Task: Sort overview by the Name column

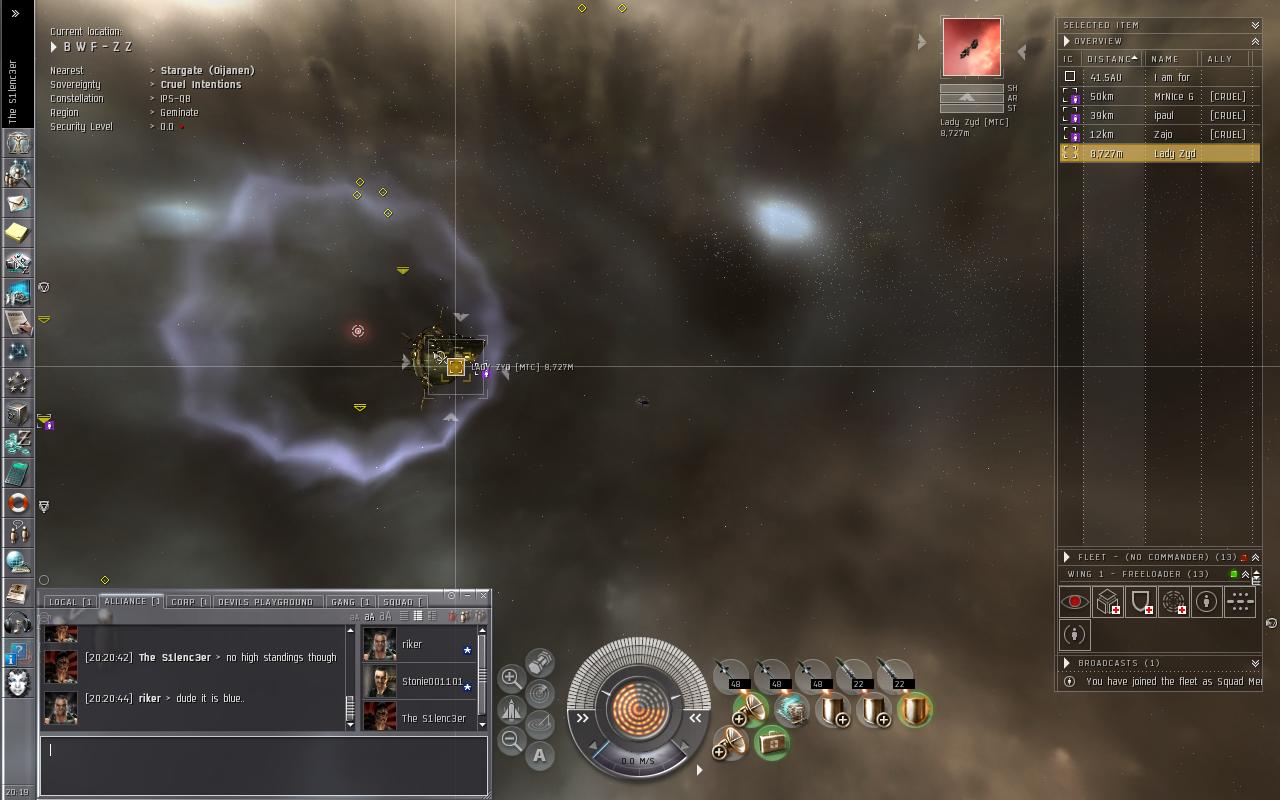Action: [1166, 59]
